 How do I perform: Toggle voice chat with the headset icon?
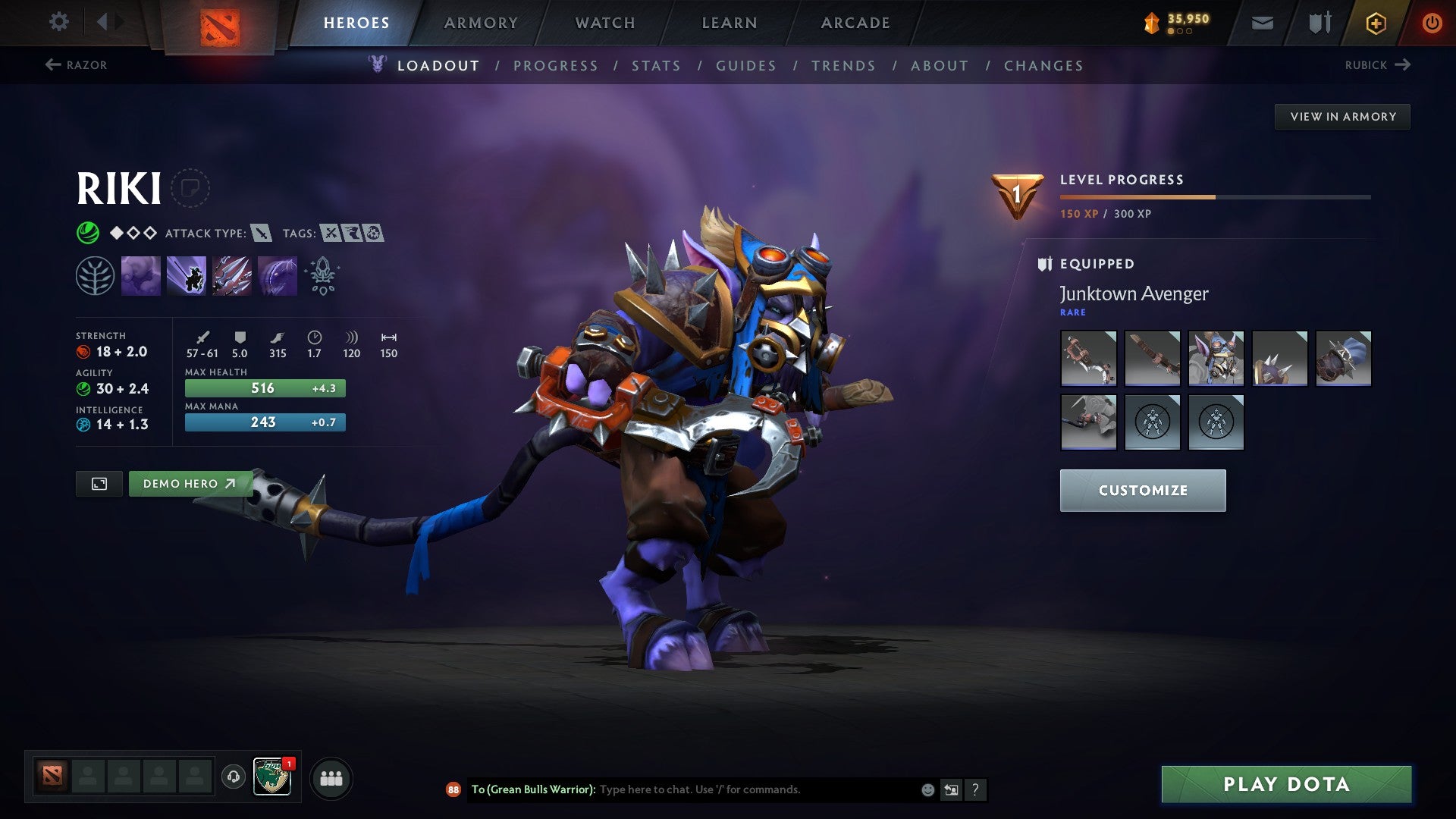(x=233, y=777)
